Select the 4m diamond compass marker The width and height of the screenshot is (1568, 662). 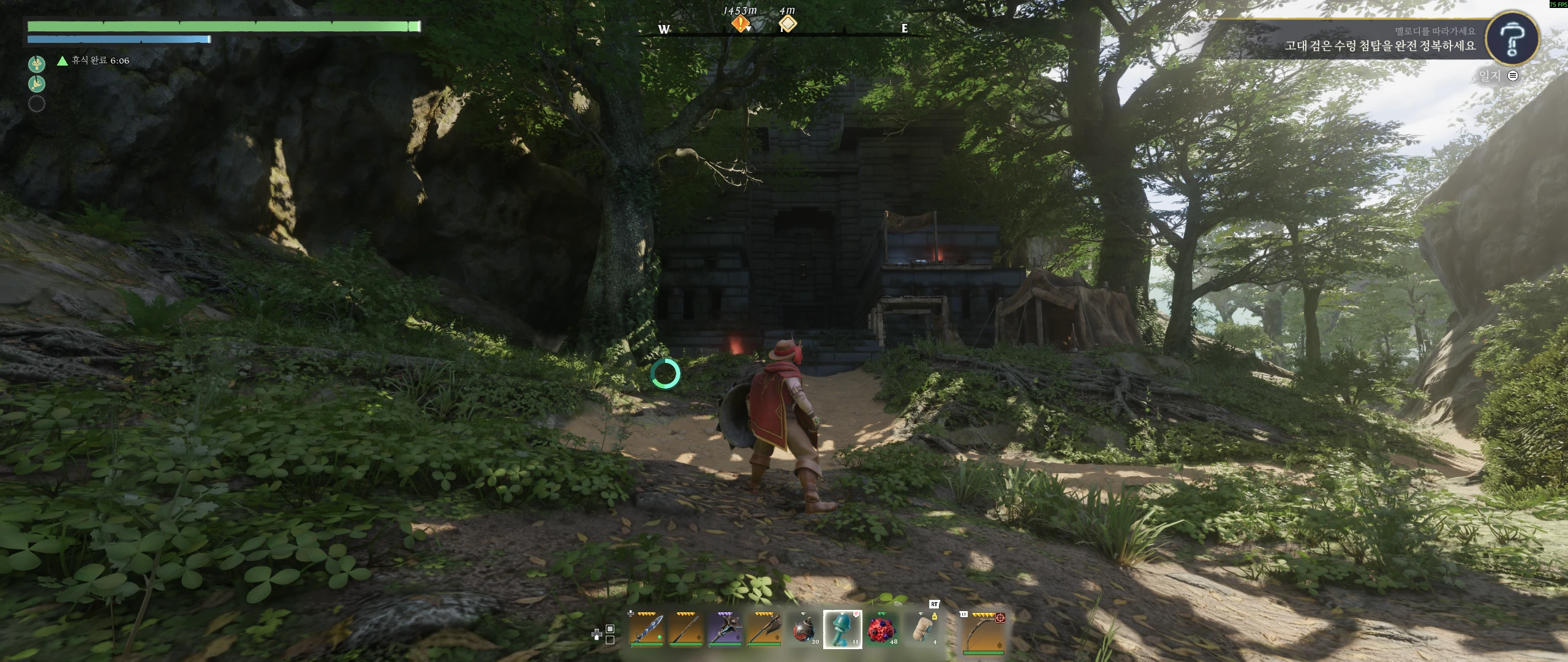788,25
